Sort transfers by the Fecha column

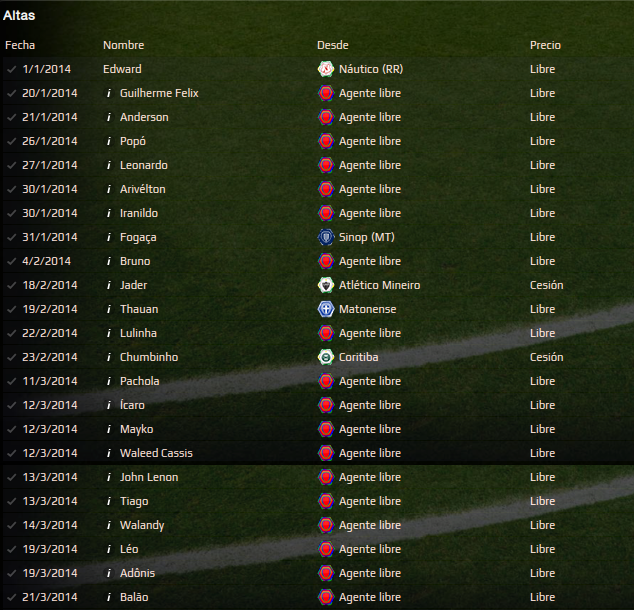point(20,45)
